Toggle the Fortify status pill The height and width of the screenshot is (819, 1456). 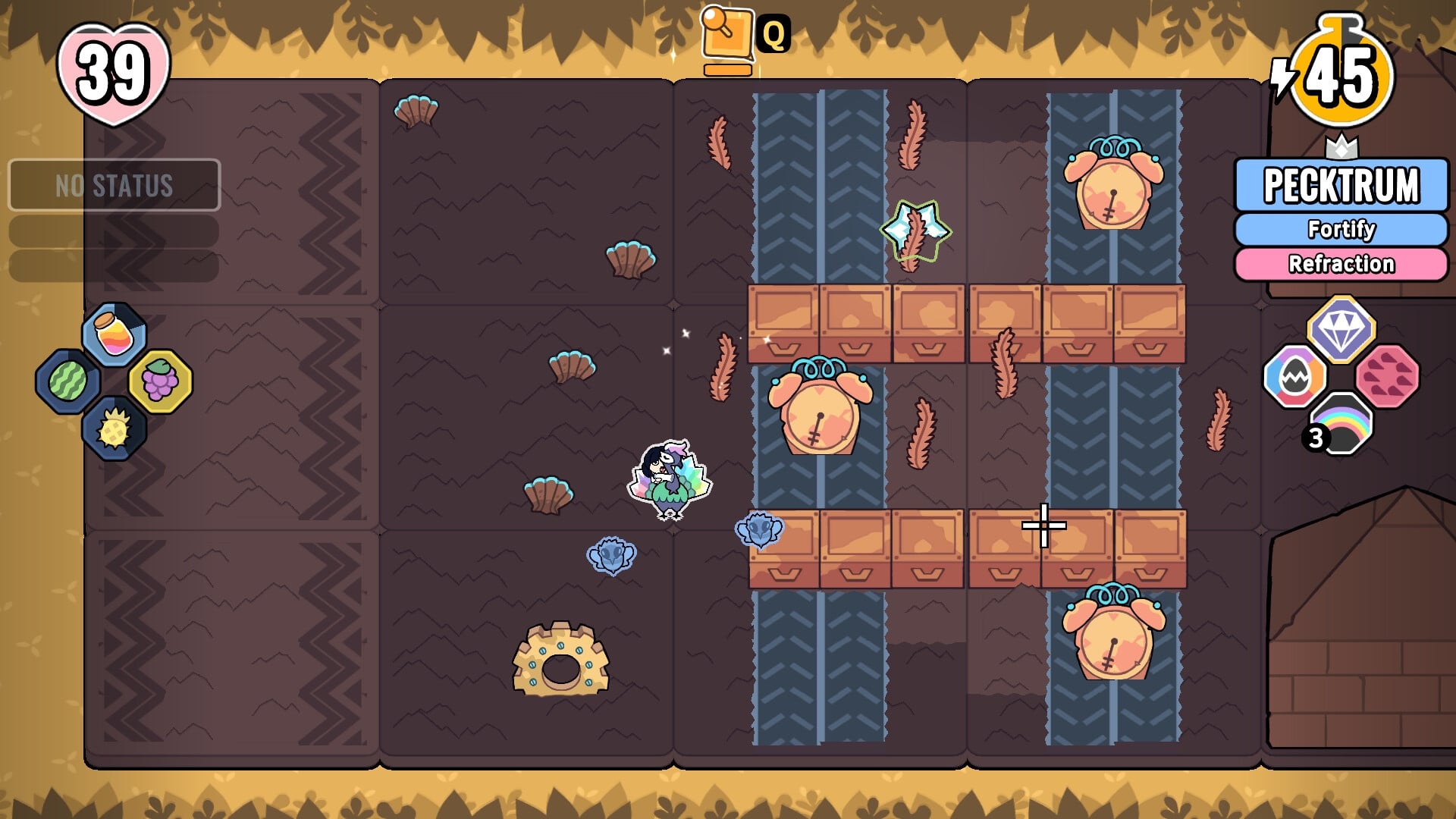1341,228
